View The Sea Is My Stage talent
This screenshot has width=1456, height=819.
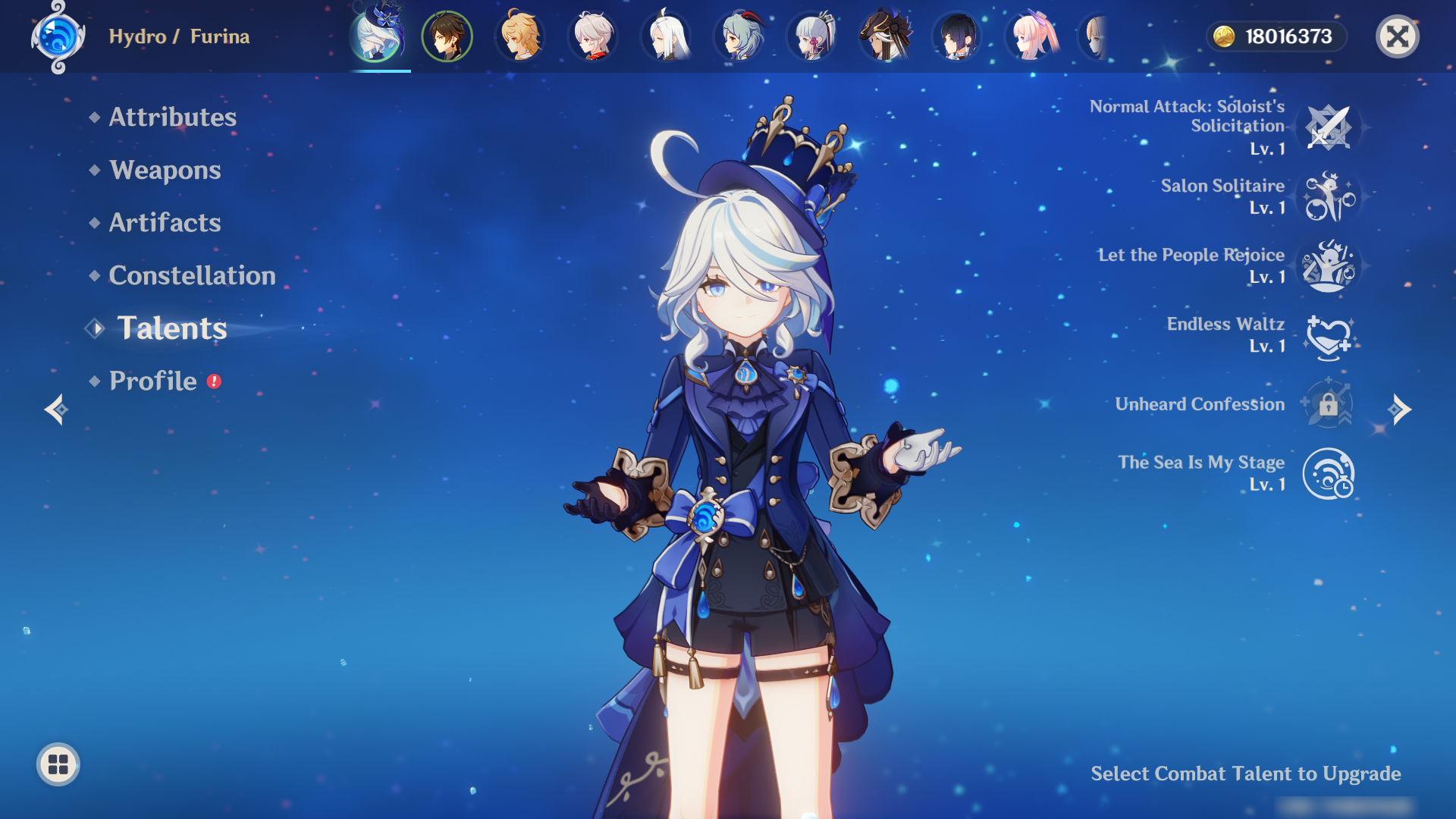point(1328,474)
